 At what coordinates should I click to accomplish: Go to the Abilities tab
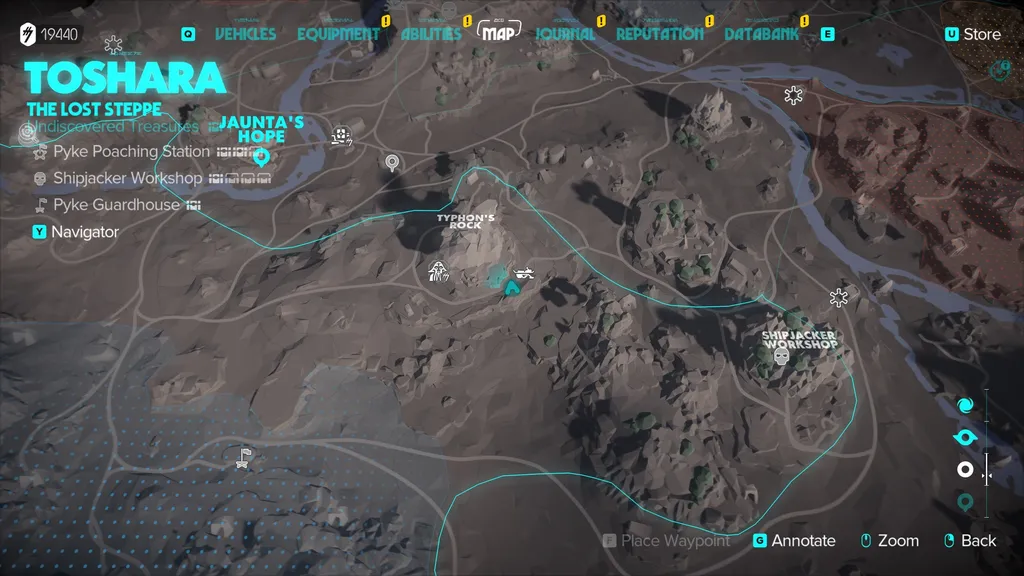pos(431,34)
